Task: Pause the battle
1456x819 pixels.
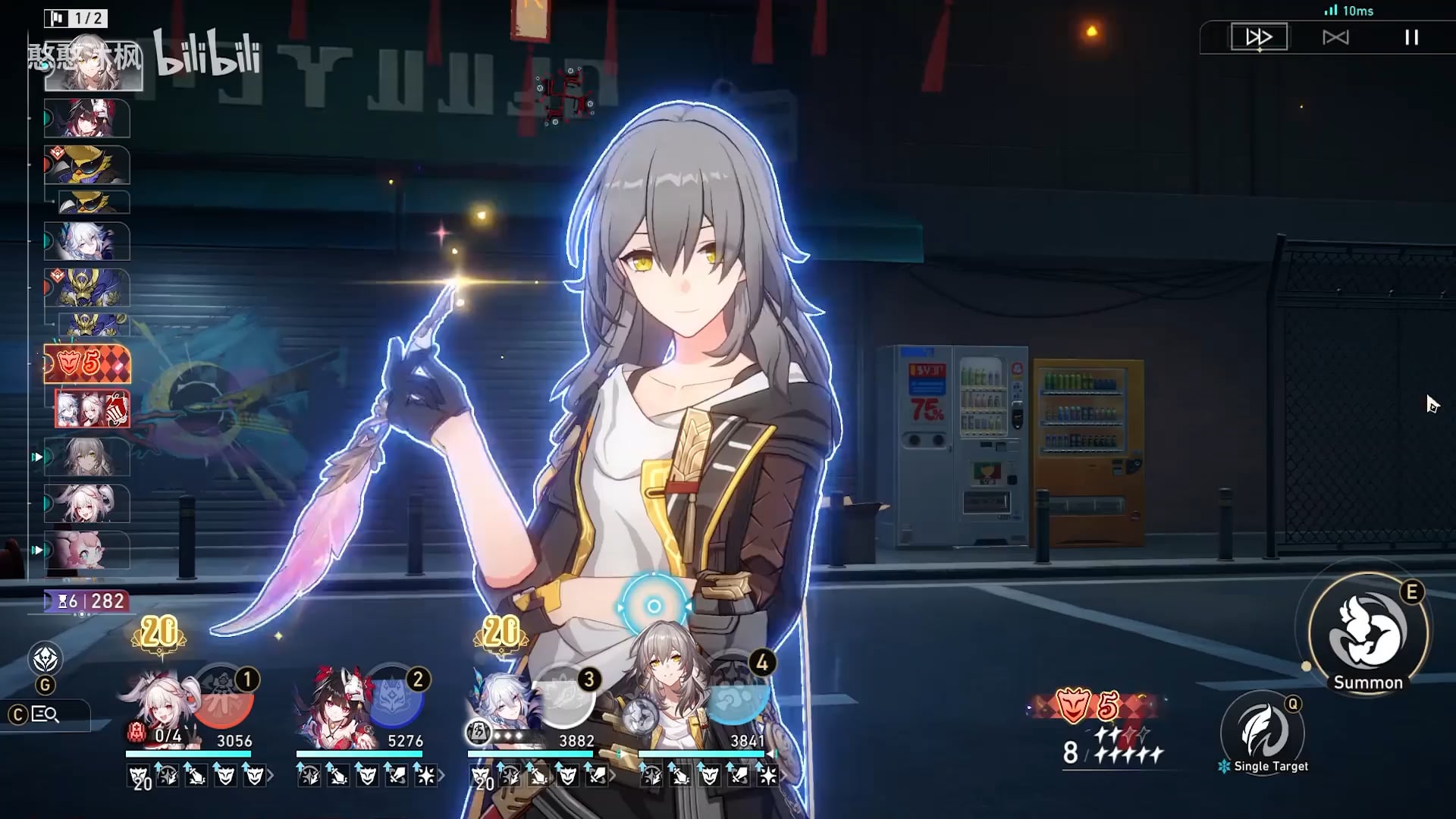Action: 1411,37
